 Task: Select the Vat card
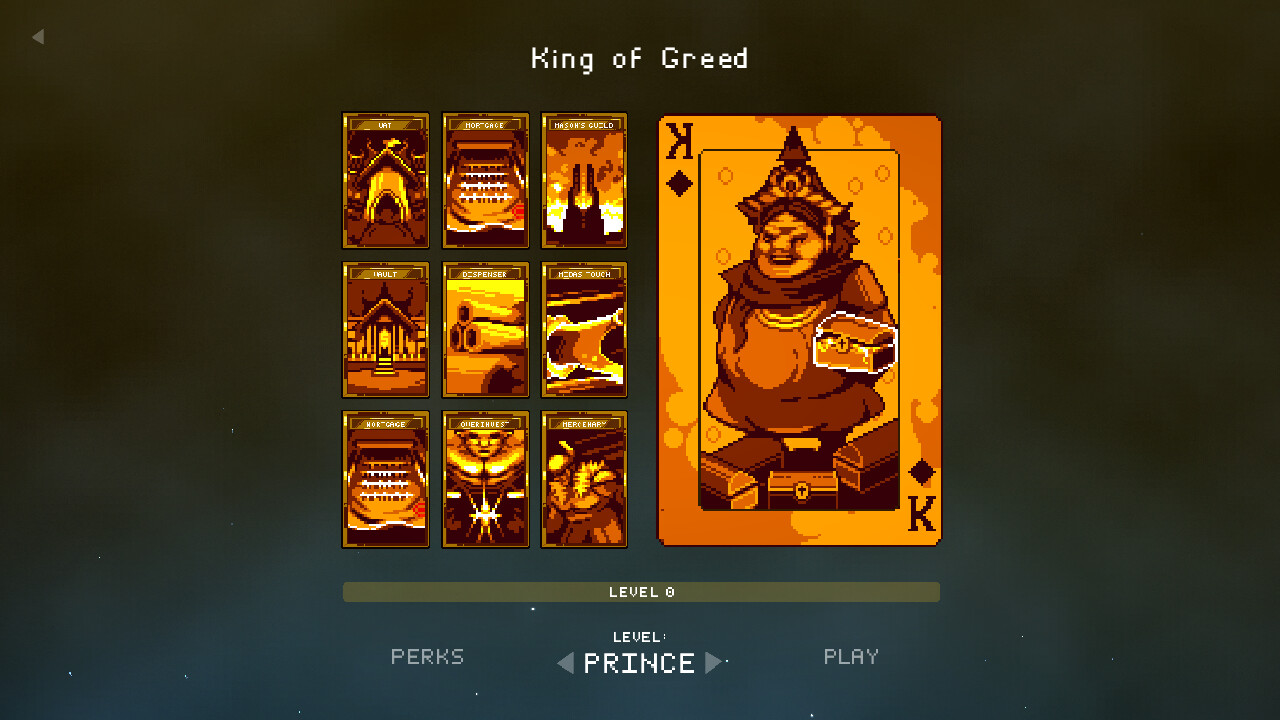[x=385, y=180]
